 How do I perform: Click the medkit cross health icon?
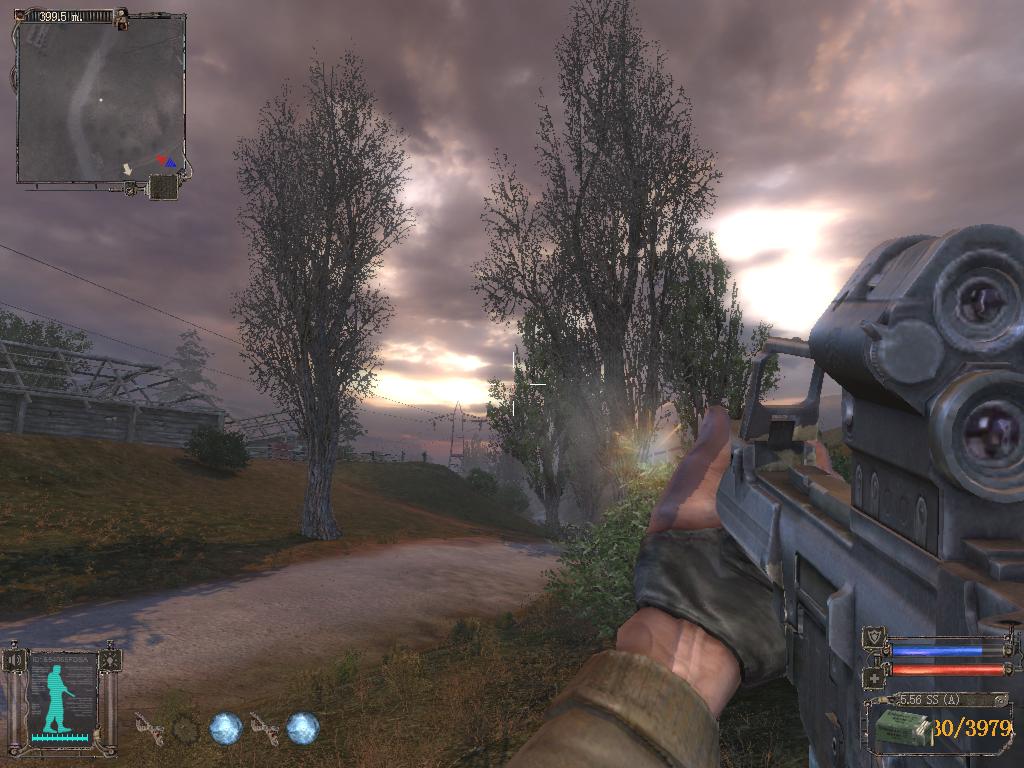(873, 675)
